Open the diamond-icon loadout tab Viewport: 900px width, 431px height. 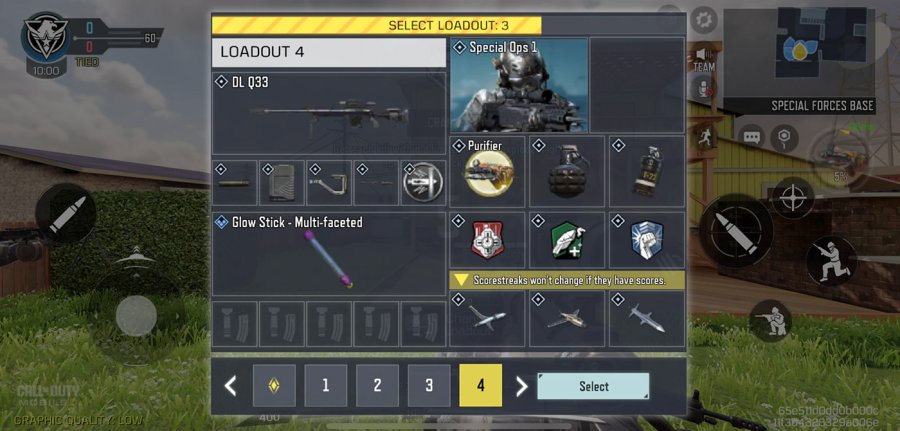(x=273, y=385)
